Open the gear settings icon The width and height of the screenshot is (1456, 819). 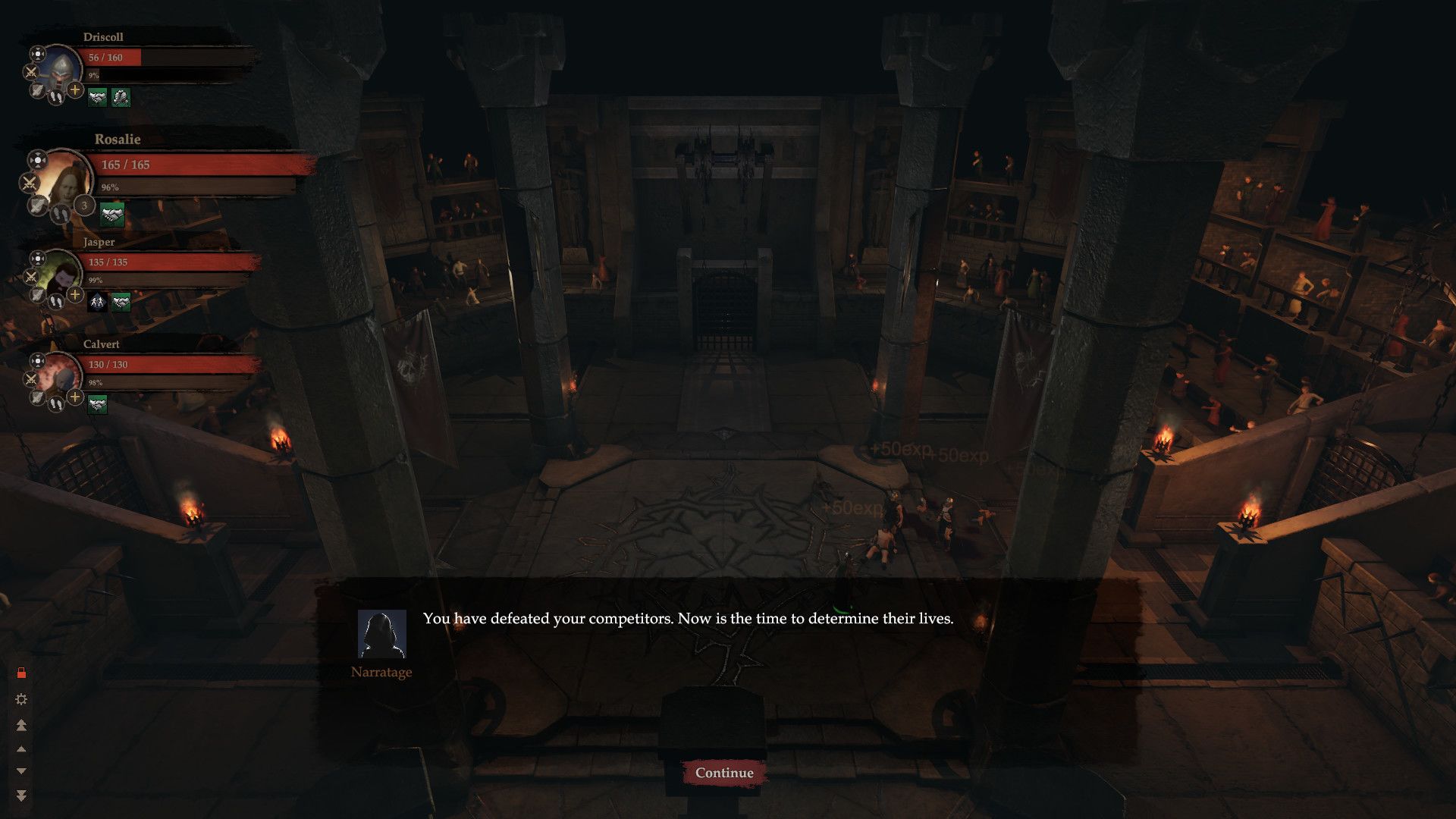pos(21,699)
